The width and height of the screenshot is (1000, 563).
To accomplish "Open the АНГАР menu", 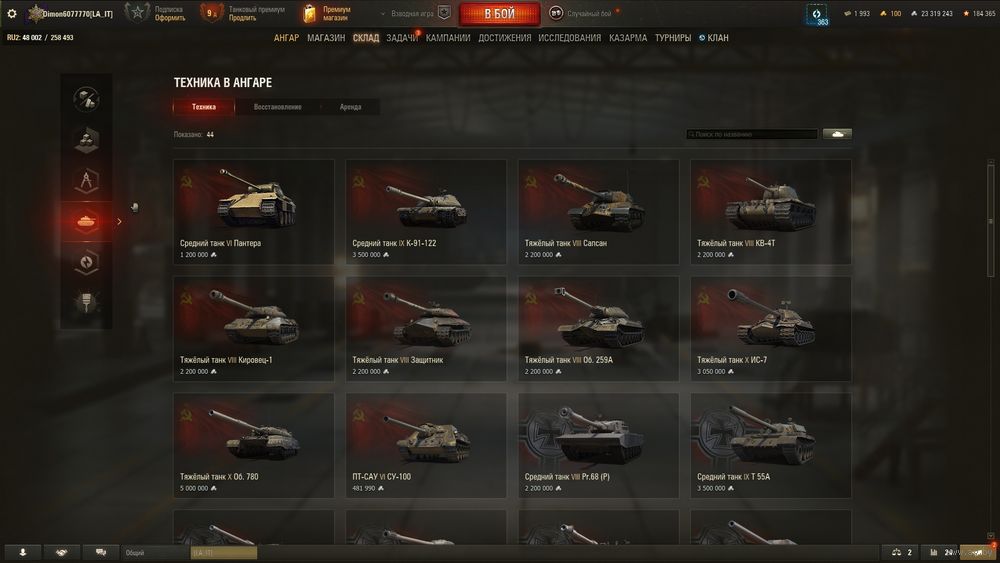I will click(286, 38).
